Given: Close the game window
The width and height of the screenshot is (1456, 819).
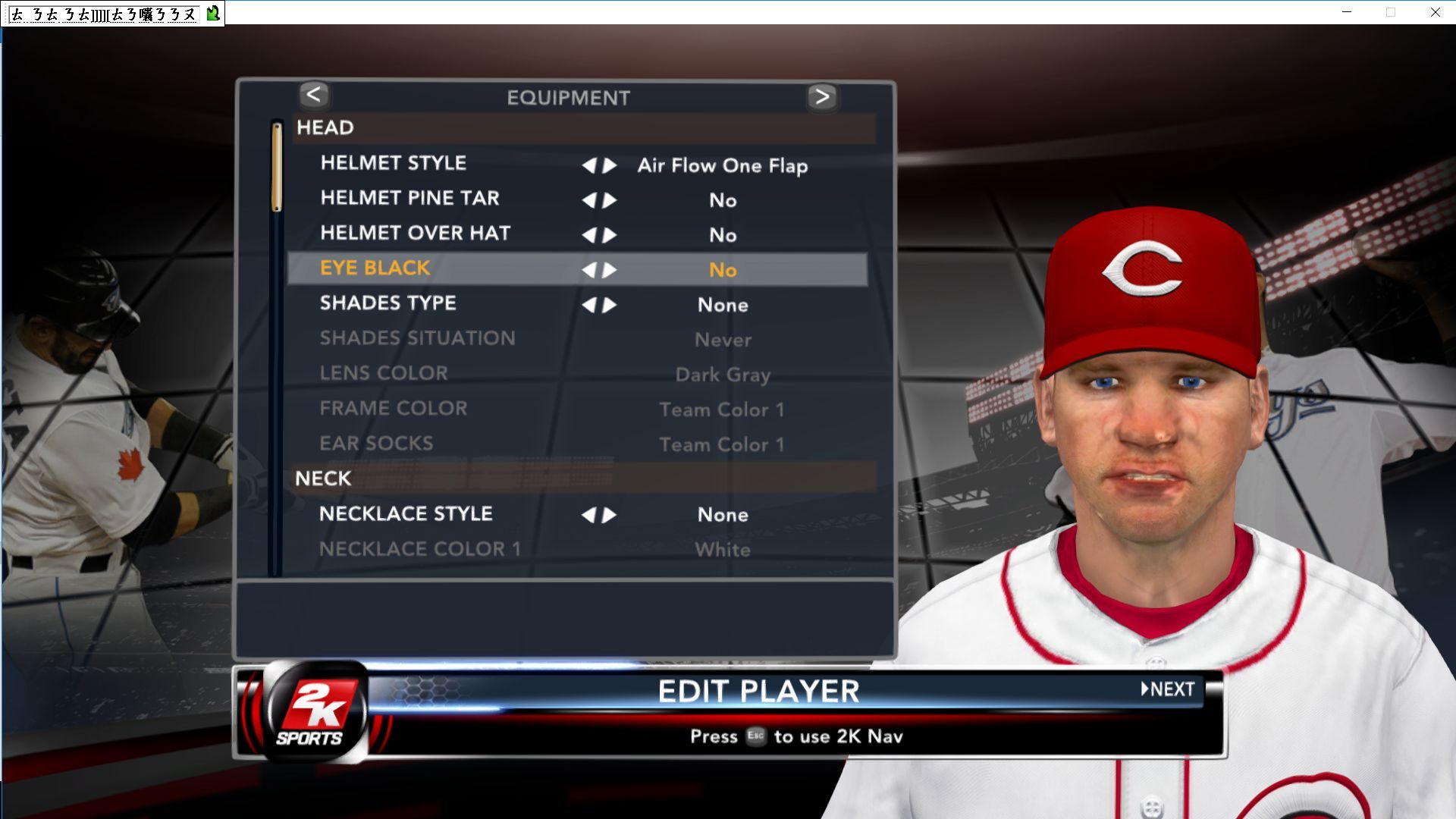Looking at the screenshot, I should (1436, 12).
